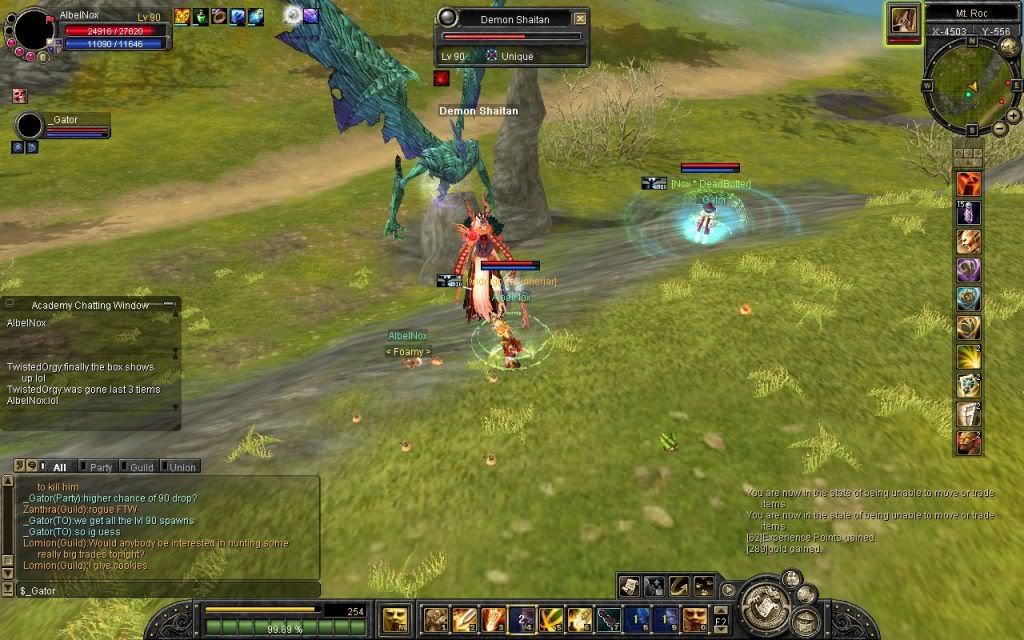Screen dimensions: 1024x640
Task: Switch to the Union chat tab
Action: [182, 466]
